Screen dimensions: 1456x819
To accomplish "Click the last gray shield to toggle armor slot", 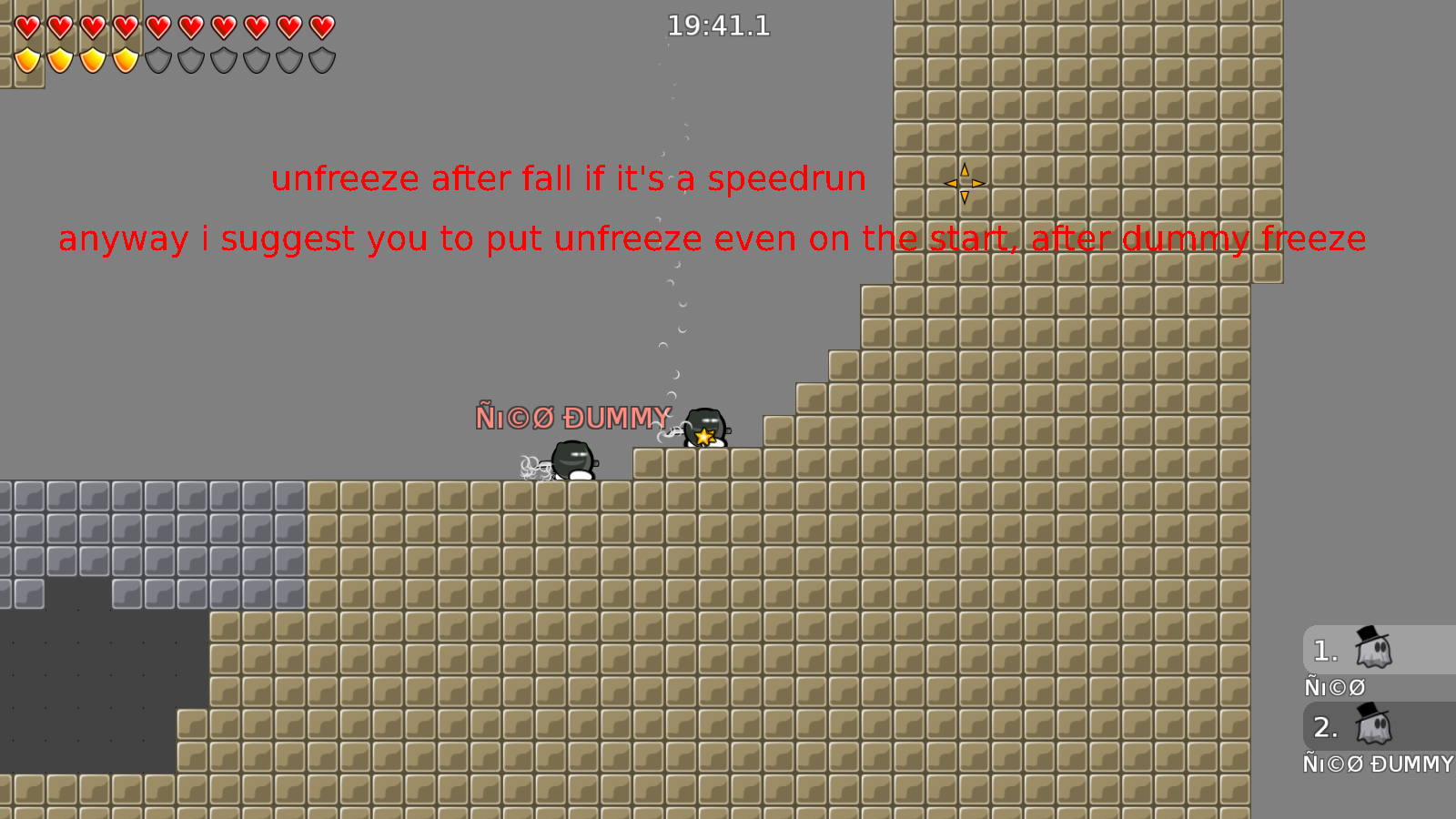I will point(321,60).
